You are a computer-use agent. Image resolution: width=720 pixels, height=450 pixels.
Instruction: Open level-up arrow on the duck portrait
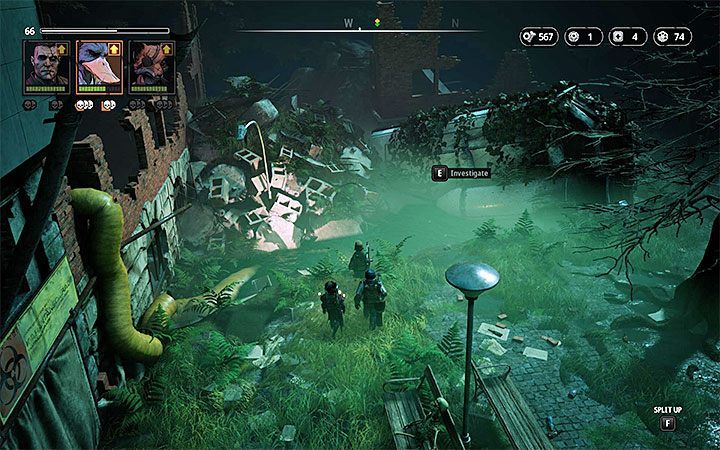click(113, 47)
